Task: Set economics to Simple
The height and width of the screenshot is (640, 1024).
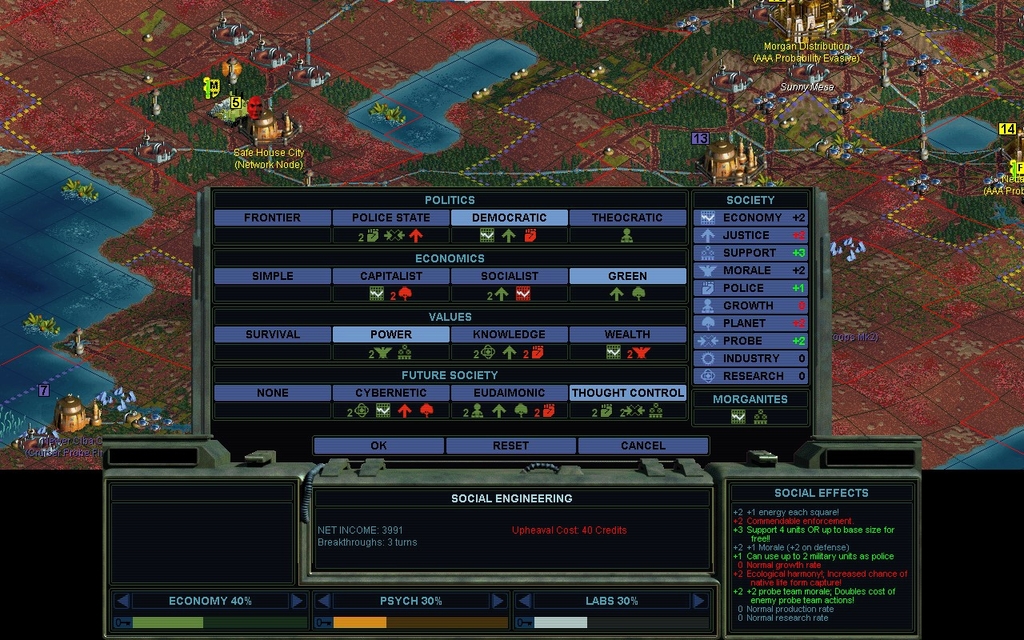Action: [272, 276]
